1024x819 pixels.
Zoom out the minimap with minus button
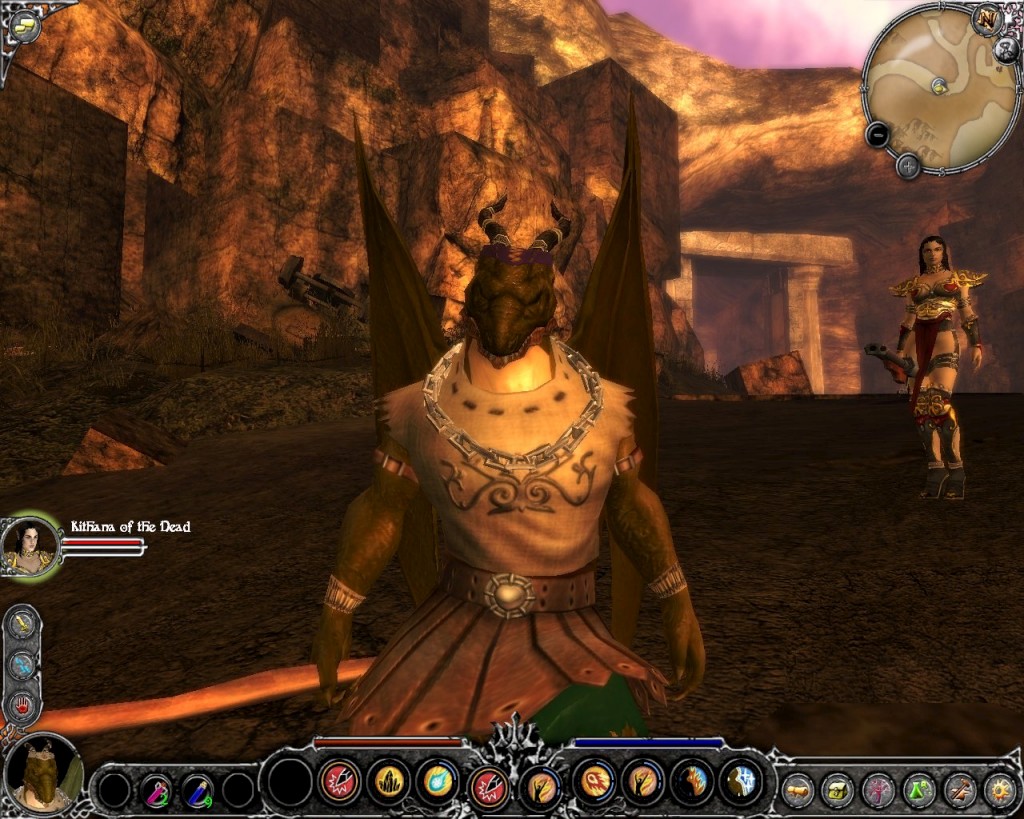[x=877, y=134]
